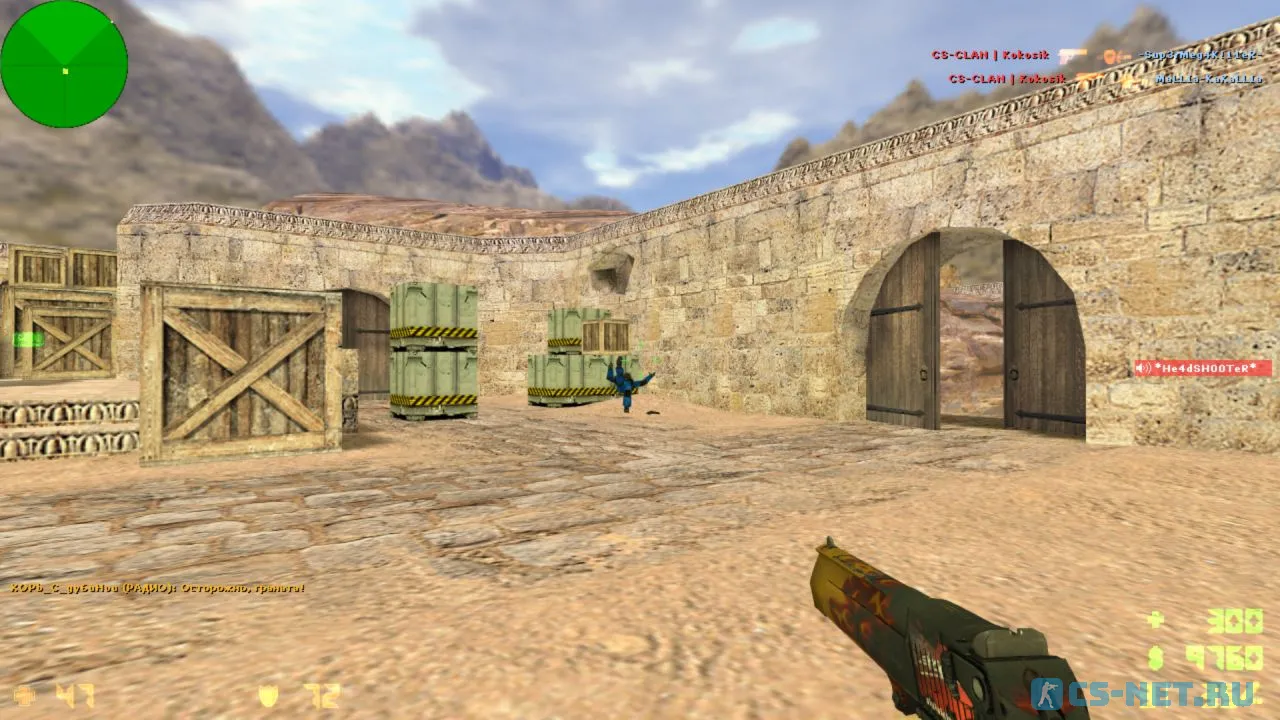Expand the kill feed entry for Sup3rMeg4K!11eR

(1200, 56)
